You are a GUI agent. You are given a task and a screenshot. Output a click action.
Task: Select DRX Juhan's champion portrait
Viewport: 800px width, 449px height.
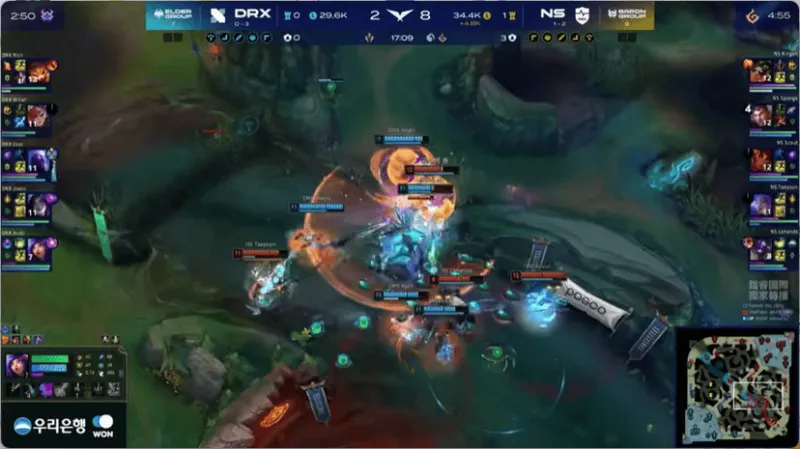tap(42, 205)
